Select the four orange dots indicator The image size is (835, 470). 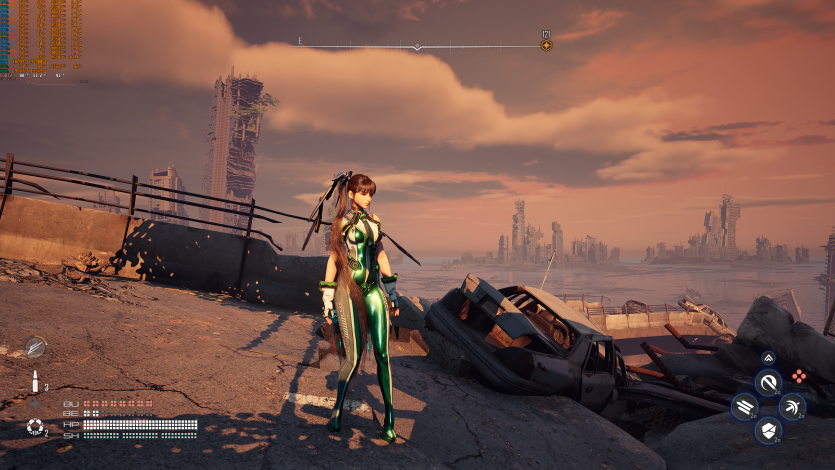tap(798, 376)
